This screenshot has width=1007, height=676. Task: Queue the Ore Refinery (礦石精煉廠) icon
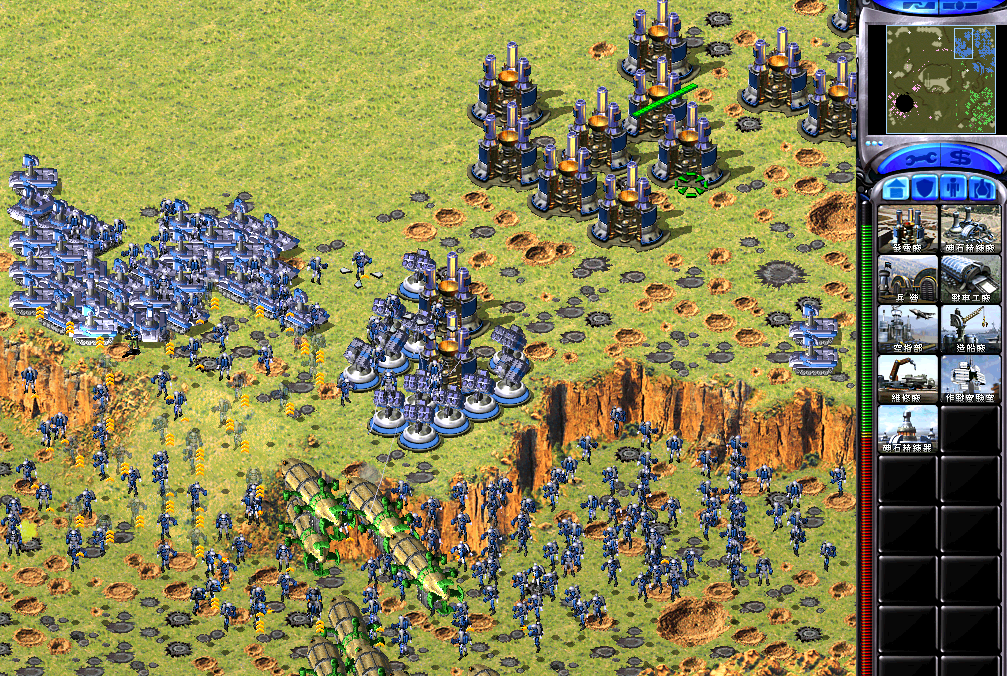click(x=970, y=229)
